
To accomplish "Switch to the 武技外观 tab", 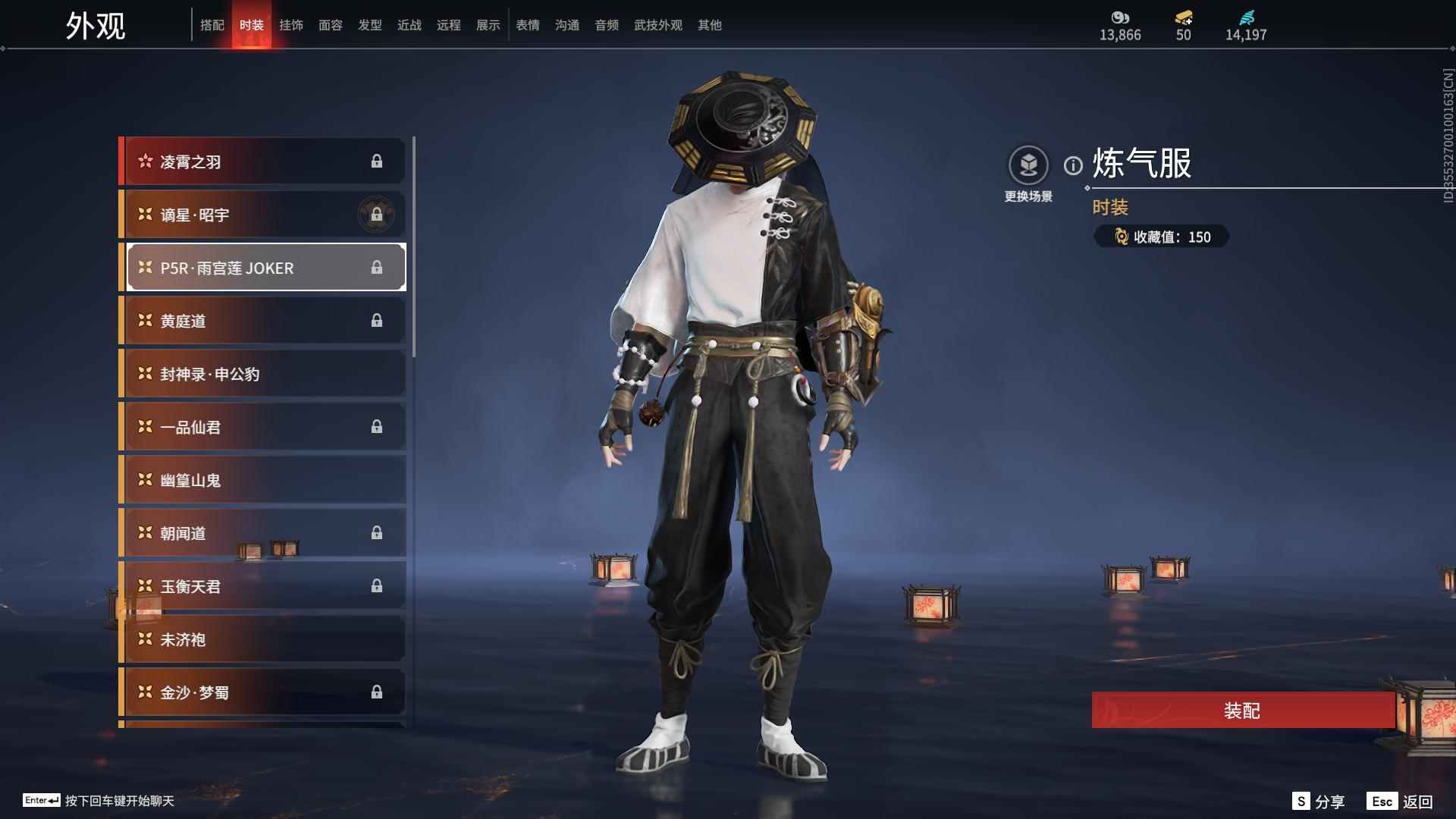I will pyautogui.click(x=658, y=25).
